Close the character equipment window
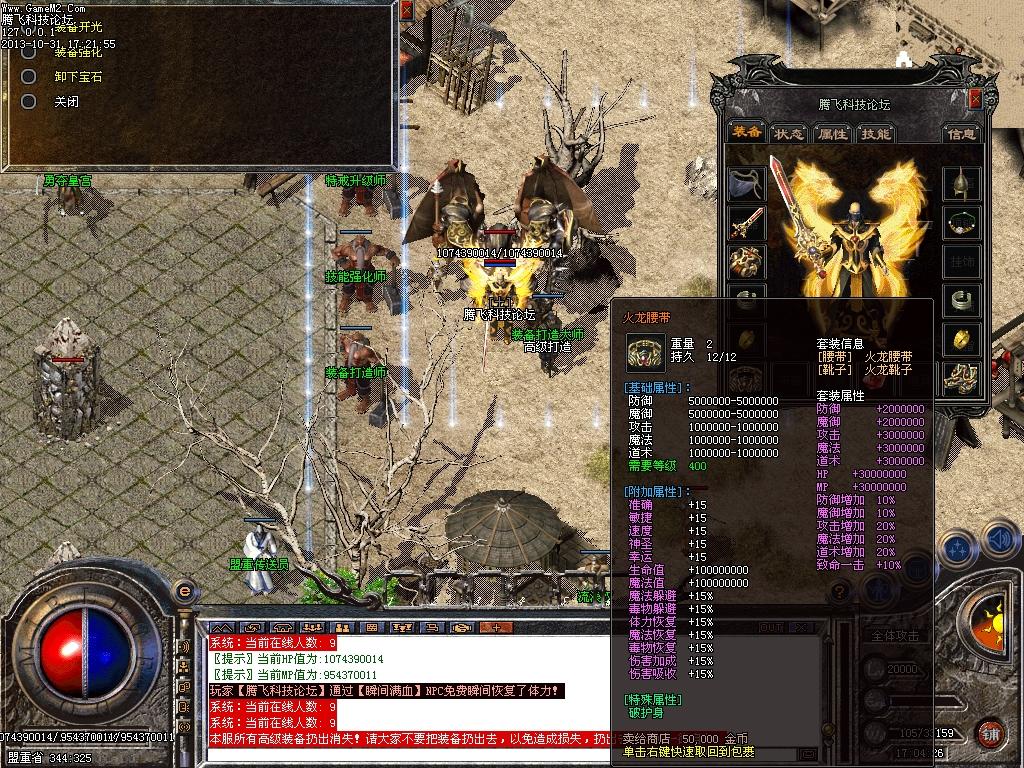Viewport: 1024px width, 768px height. (x=977, y=99)
